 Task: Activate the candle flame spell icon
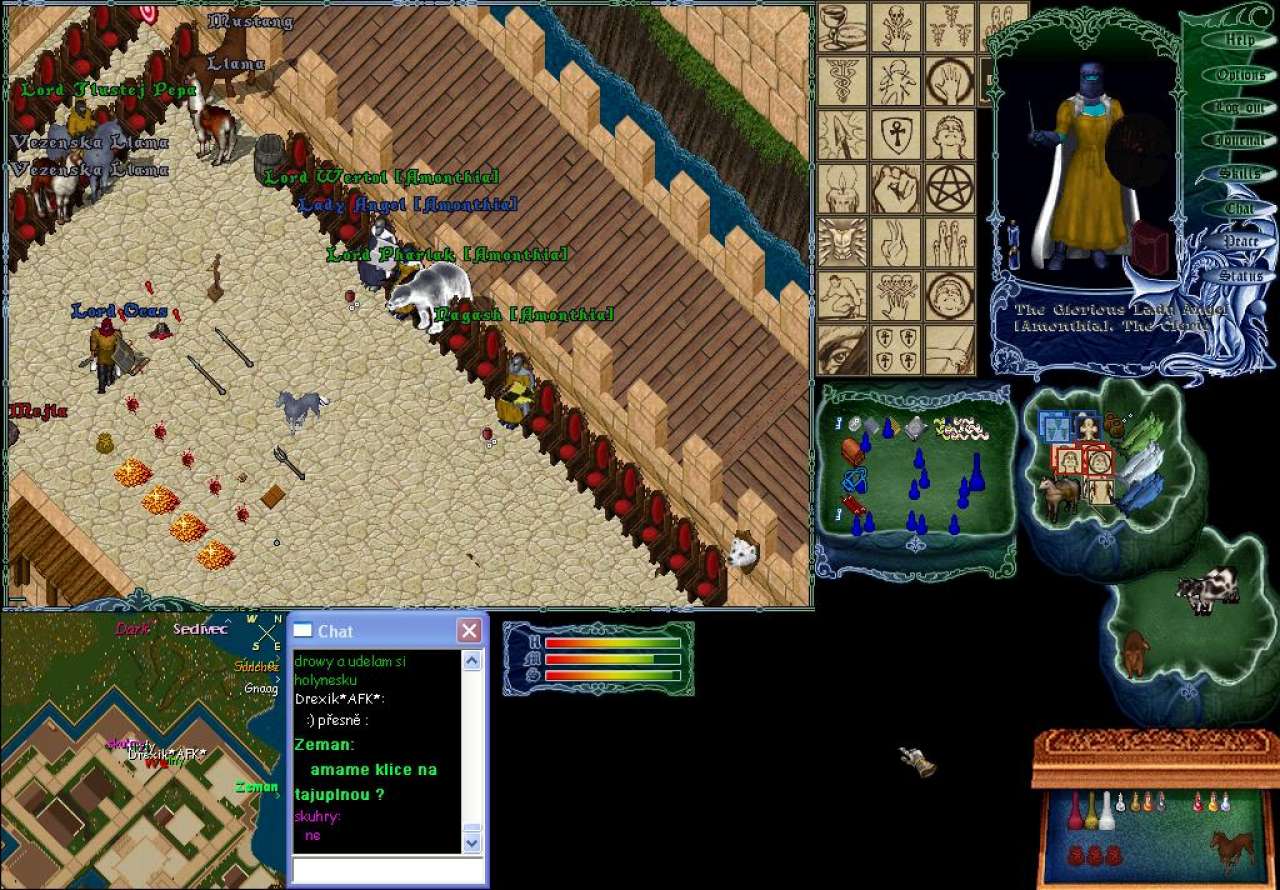[x=843, y=188]
